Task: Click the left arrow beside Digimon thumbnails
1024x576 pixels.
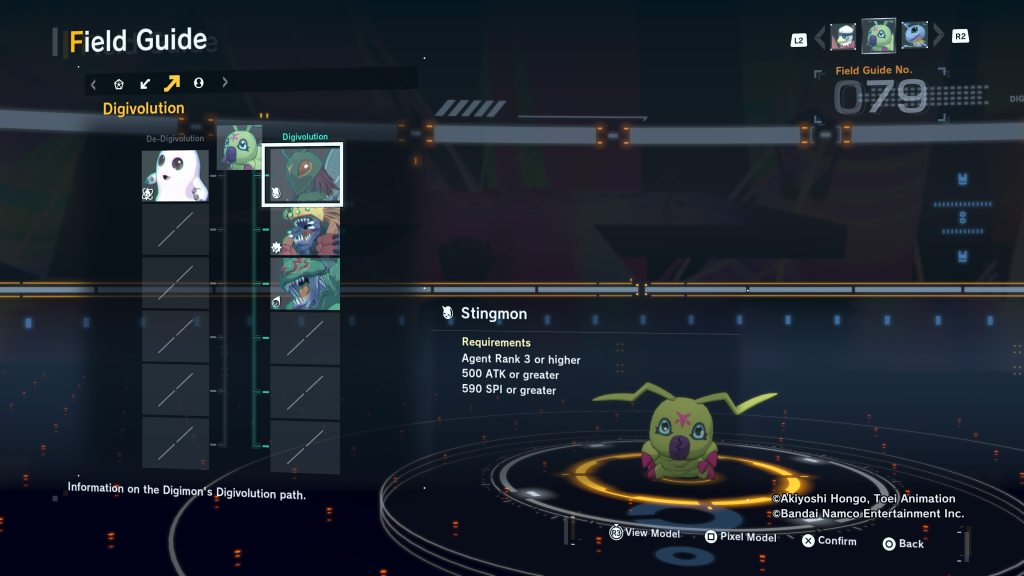Action: pos(820,38)
